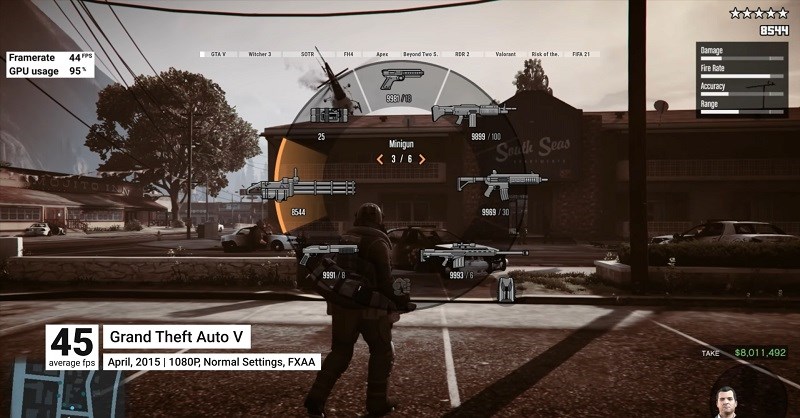Equip the assault rifle from the wheel
The height and width of the screenshot is (418, 800).
tap(501, 185)
